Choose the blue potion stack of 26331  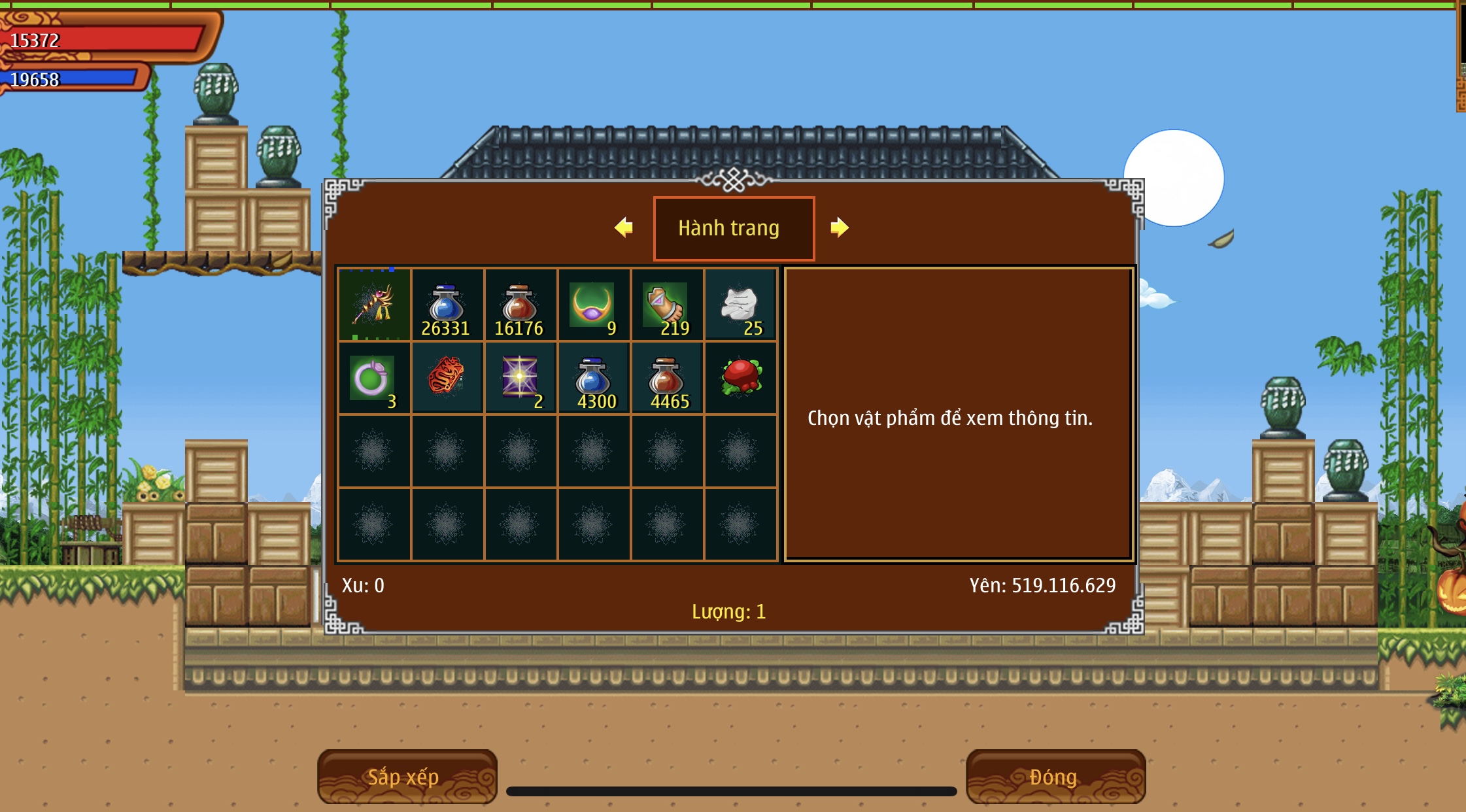click(x=447, y=305)
